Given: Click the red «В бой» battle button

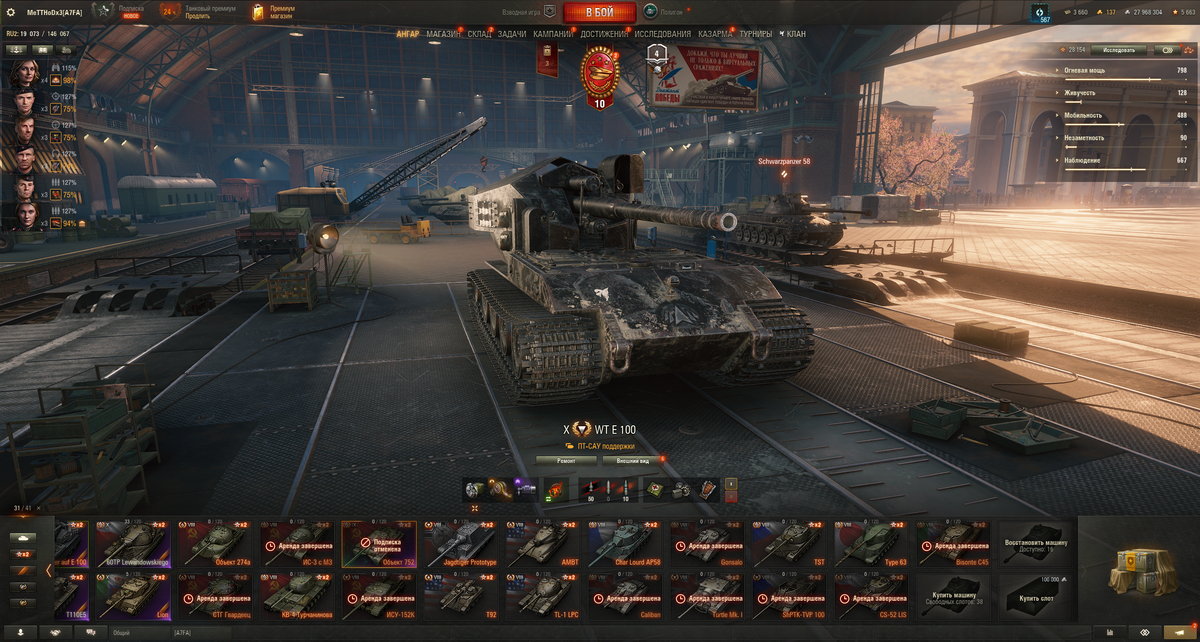Looking at the screenshot, I should tap(600, 12).
